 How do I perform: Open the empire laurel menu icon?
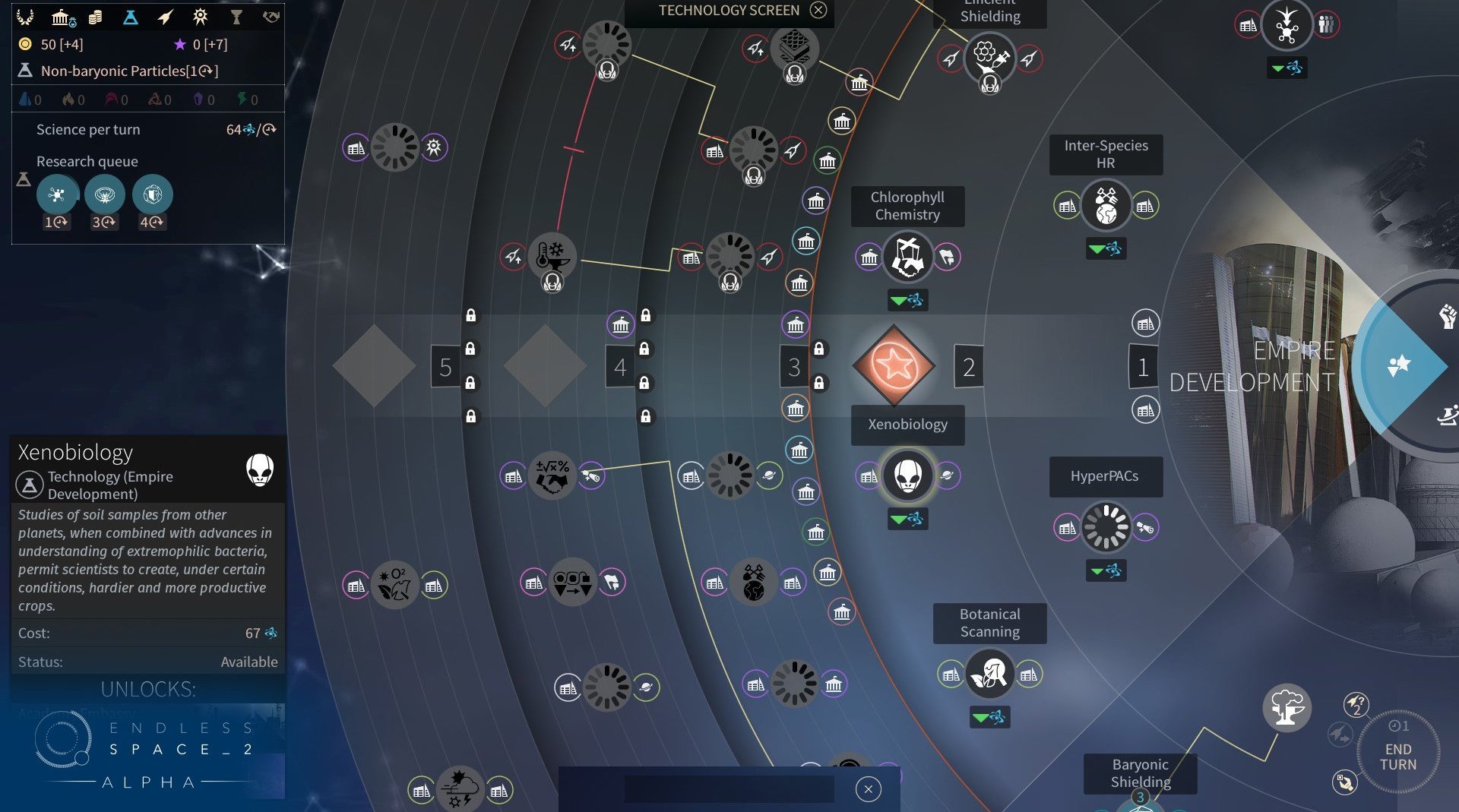tap(25, 17)
